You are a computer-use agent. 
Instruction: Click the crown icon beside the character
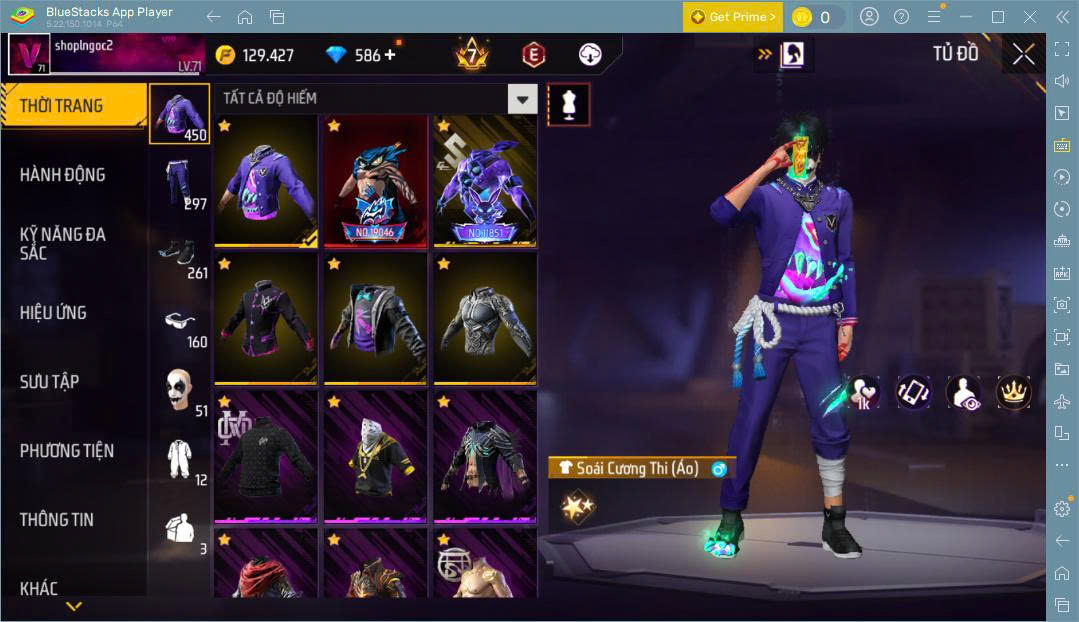pos(1014,392)
